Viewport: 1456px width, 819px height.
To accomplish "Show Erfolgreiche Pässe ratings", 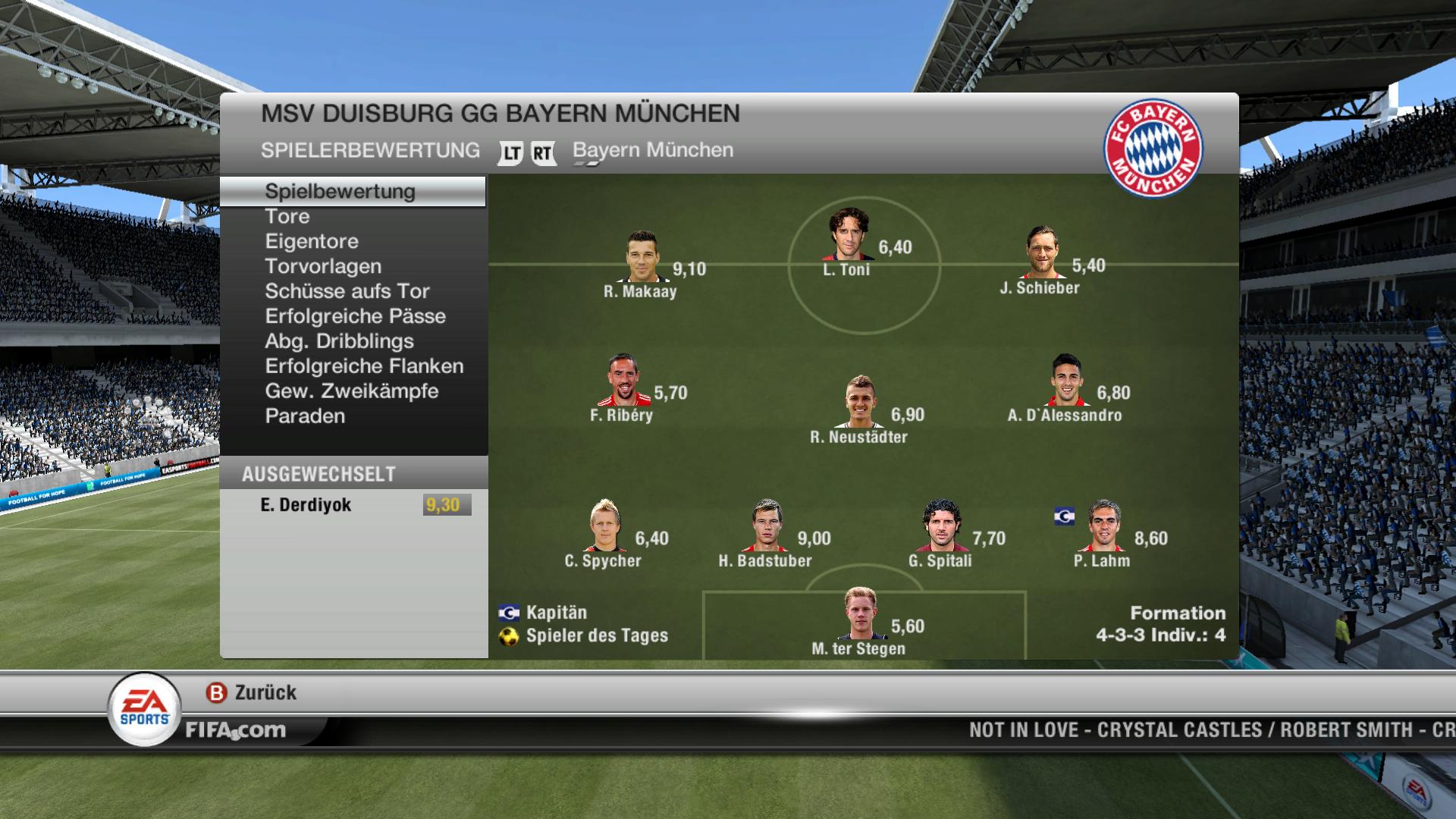I will pos(355,317).
